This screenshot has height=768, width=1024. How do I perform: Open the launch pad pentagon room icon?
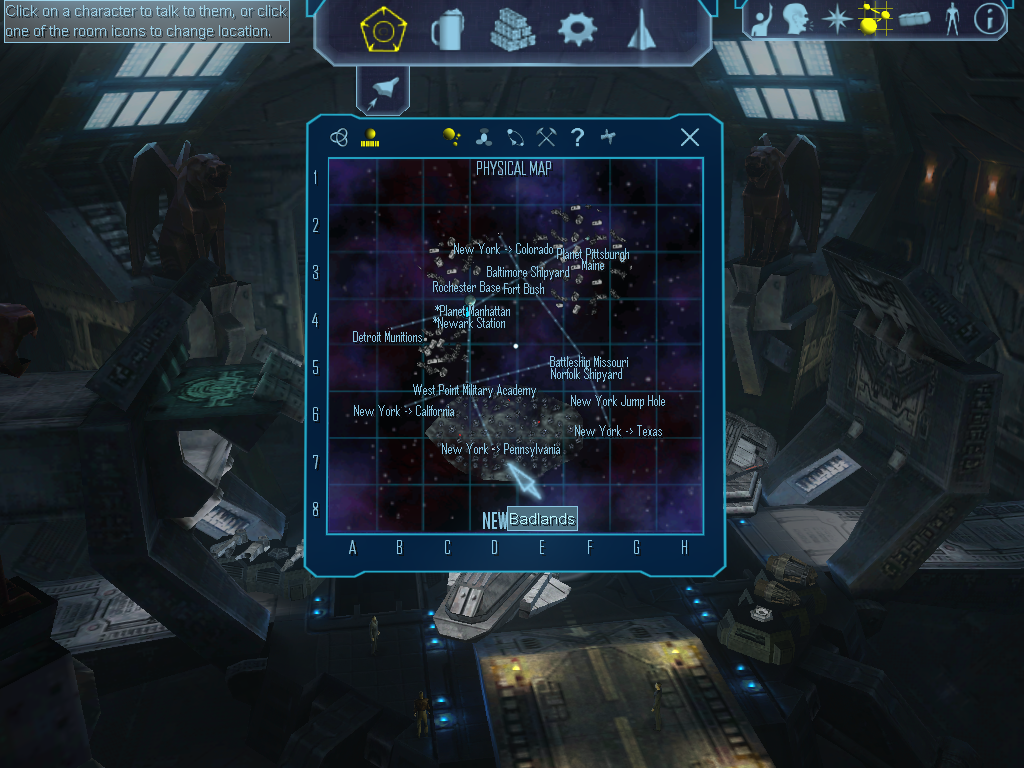[381, 31]
